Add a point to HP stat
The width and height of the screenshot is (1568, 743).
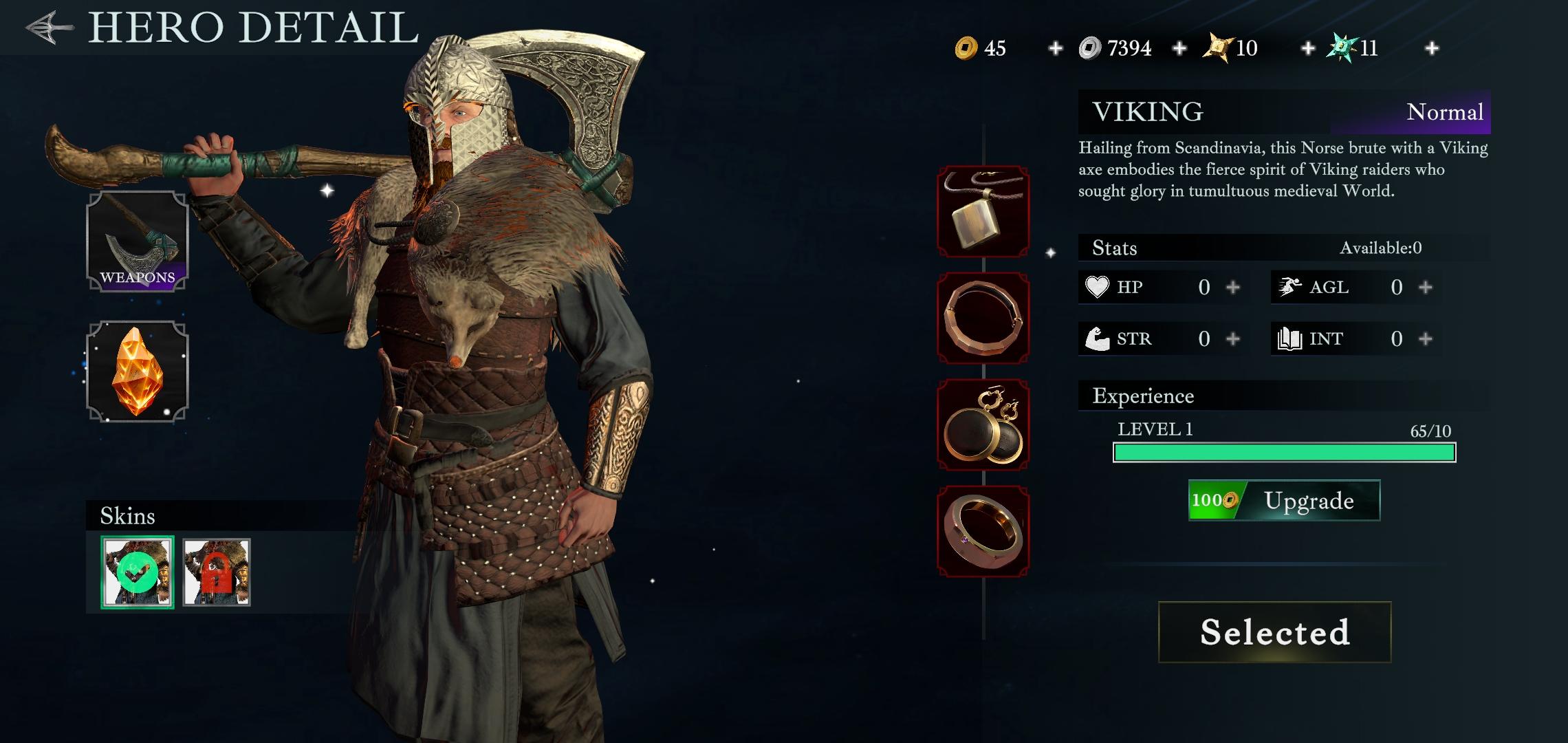pyautogui.click(x=1233, y=287)
